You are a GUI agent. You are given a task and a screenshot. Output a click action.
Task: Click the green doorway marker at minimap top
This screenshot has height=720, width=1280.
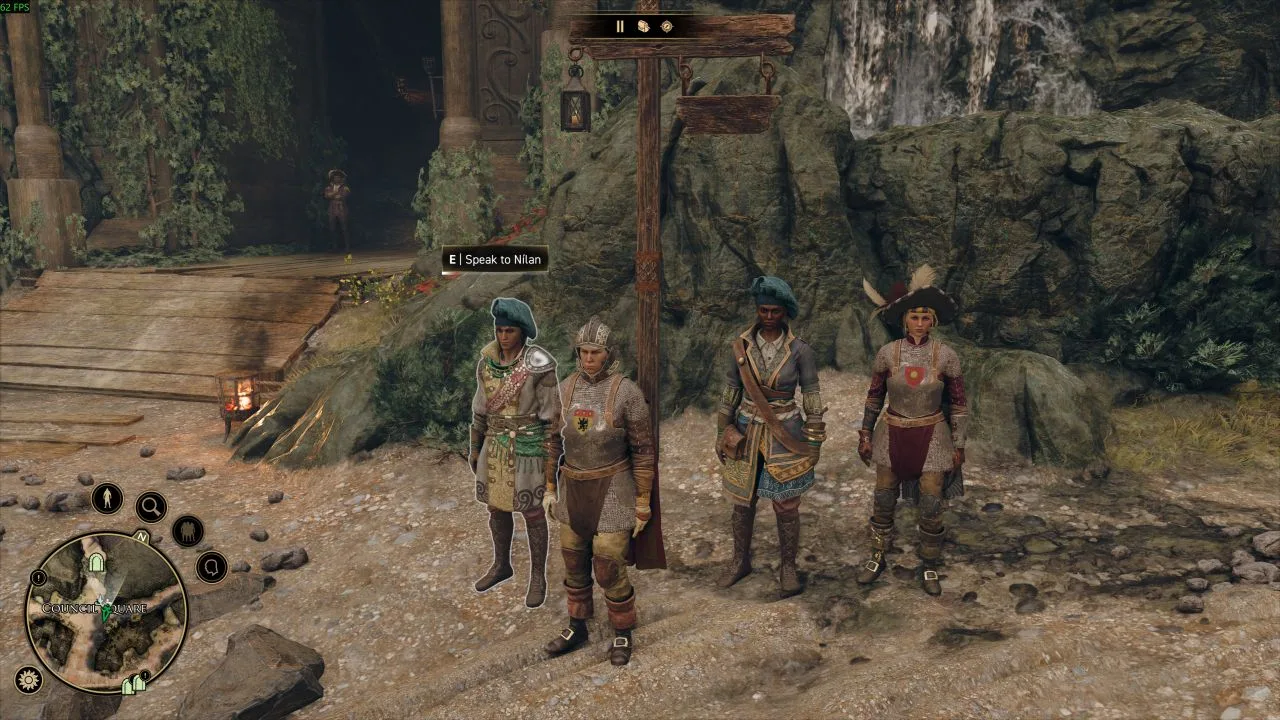click(96, 563)
